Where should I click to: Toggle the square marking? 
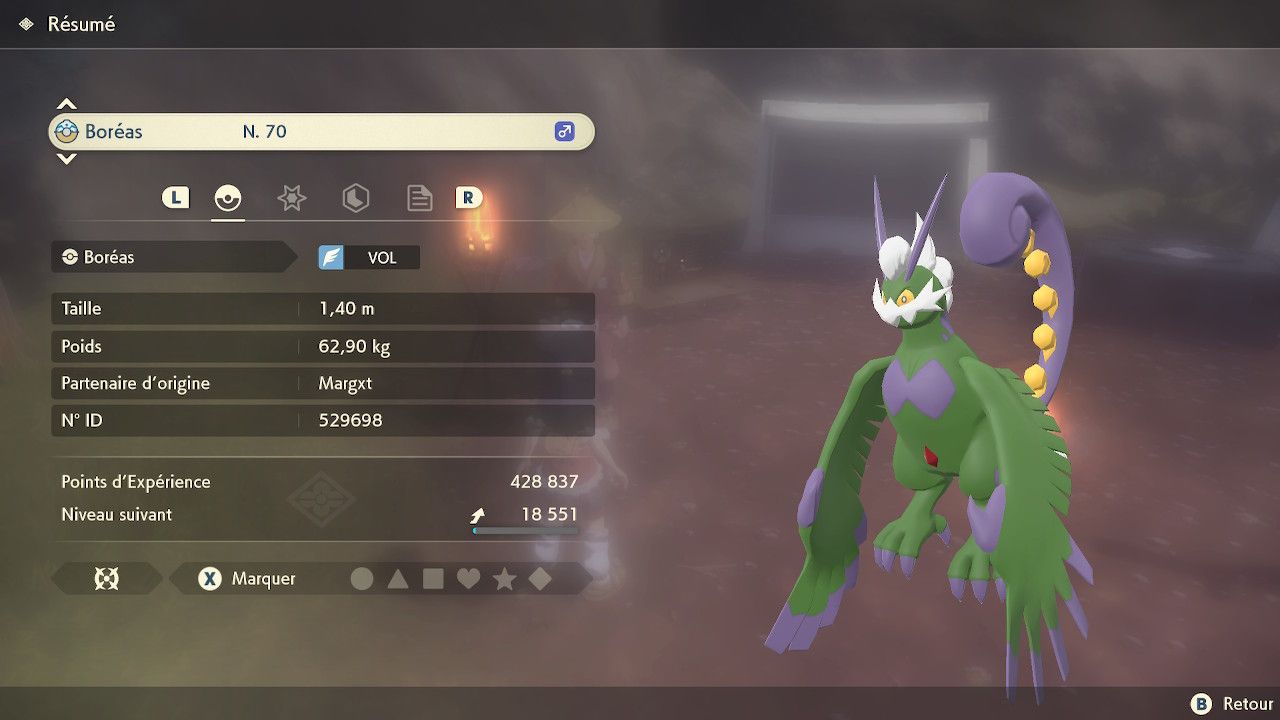(x=433, y=579)
